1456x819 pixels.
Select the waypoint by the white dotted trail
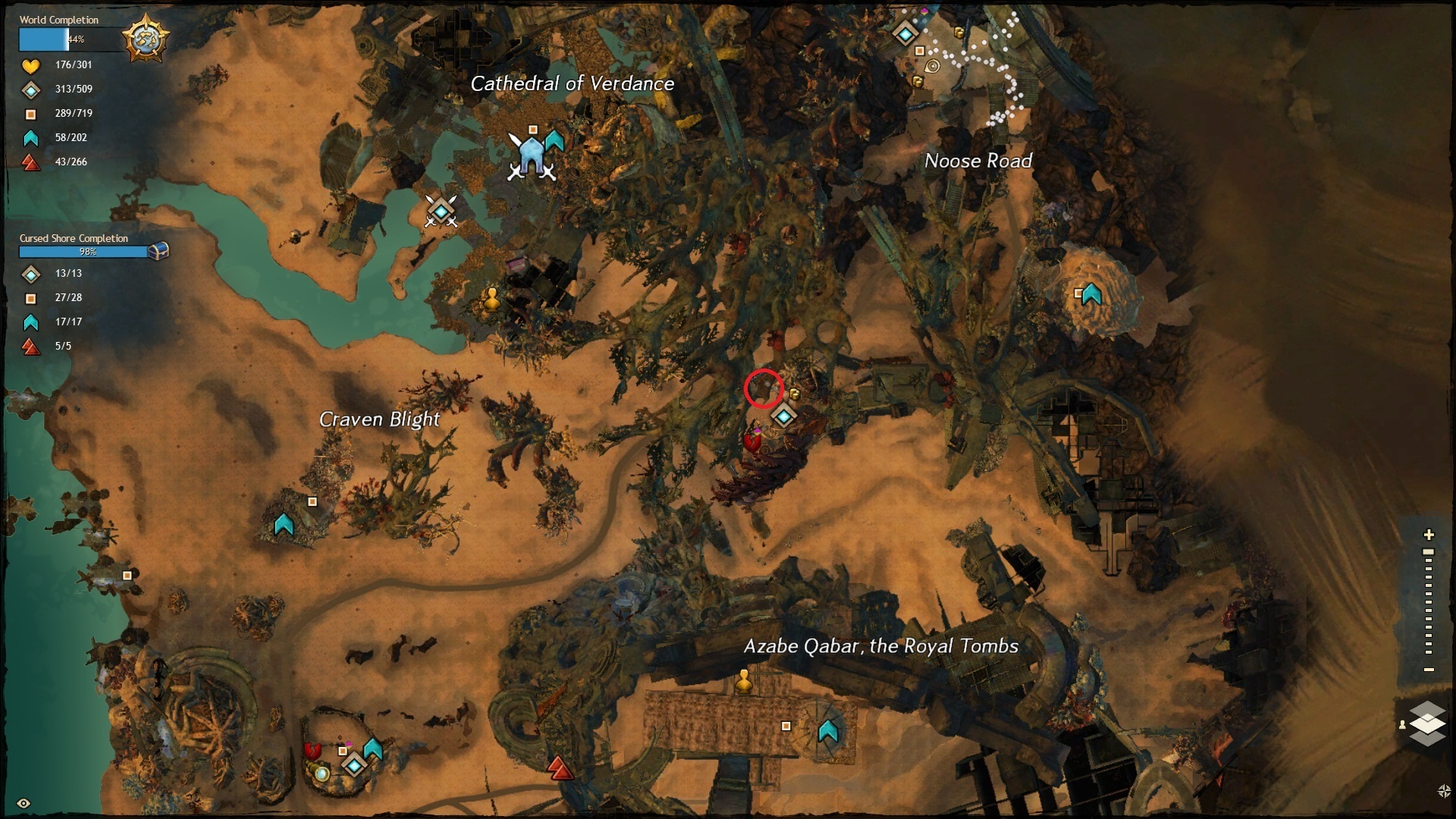905,33
